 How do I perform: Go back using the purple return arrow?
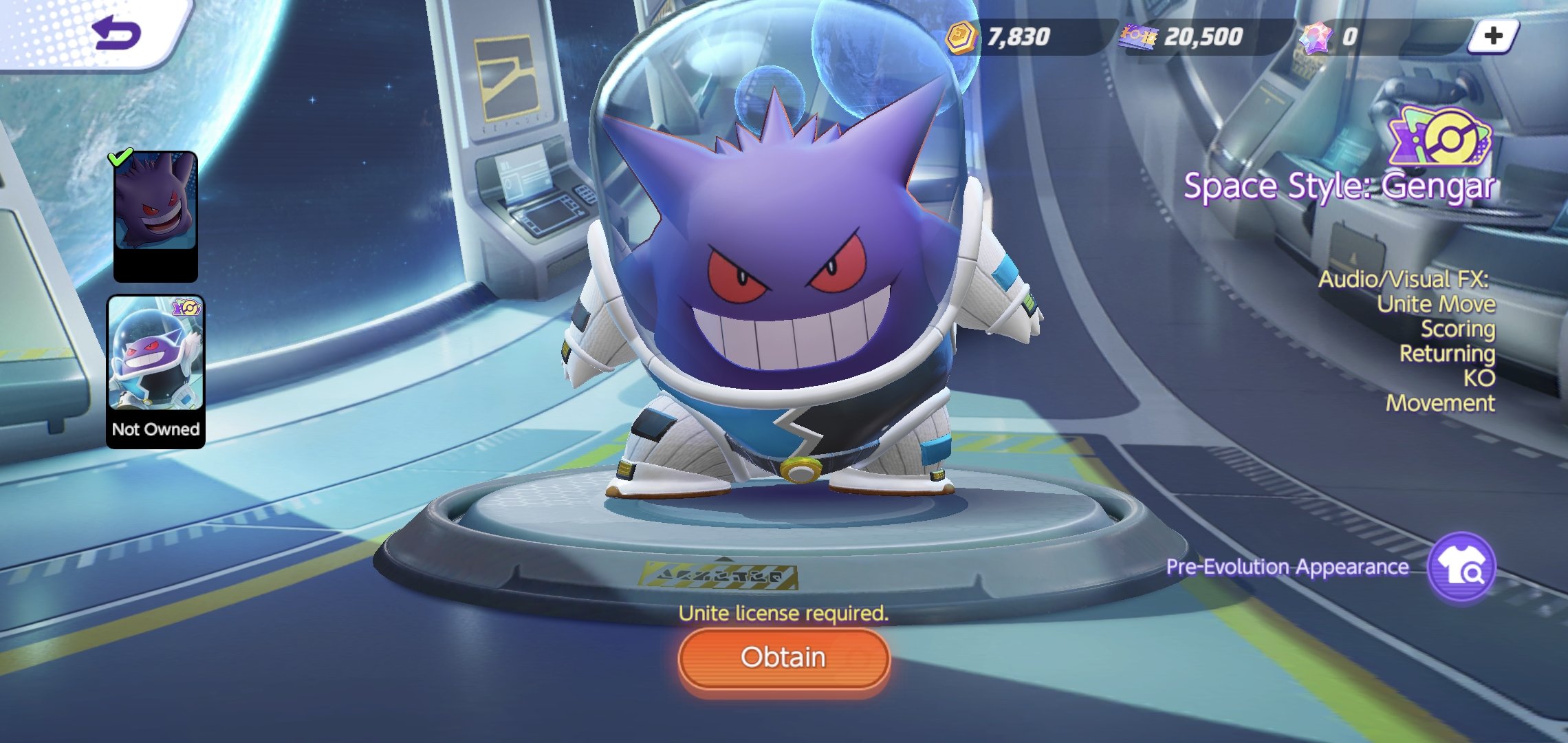coord(117,33)
